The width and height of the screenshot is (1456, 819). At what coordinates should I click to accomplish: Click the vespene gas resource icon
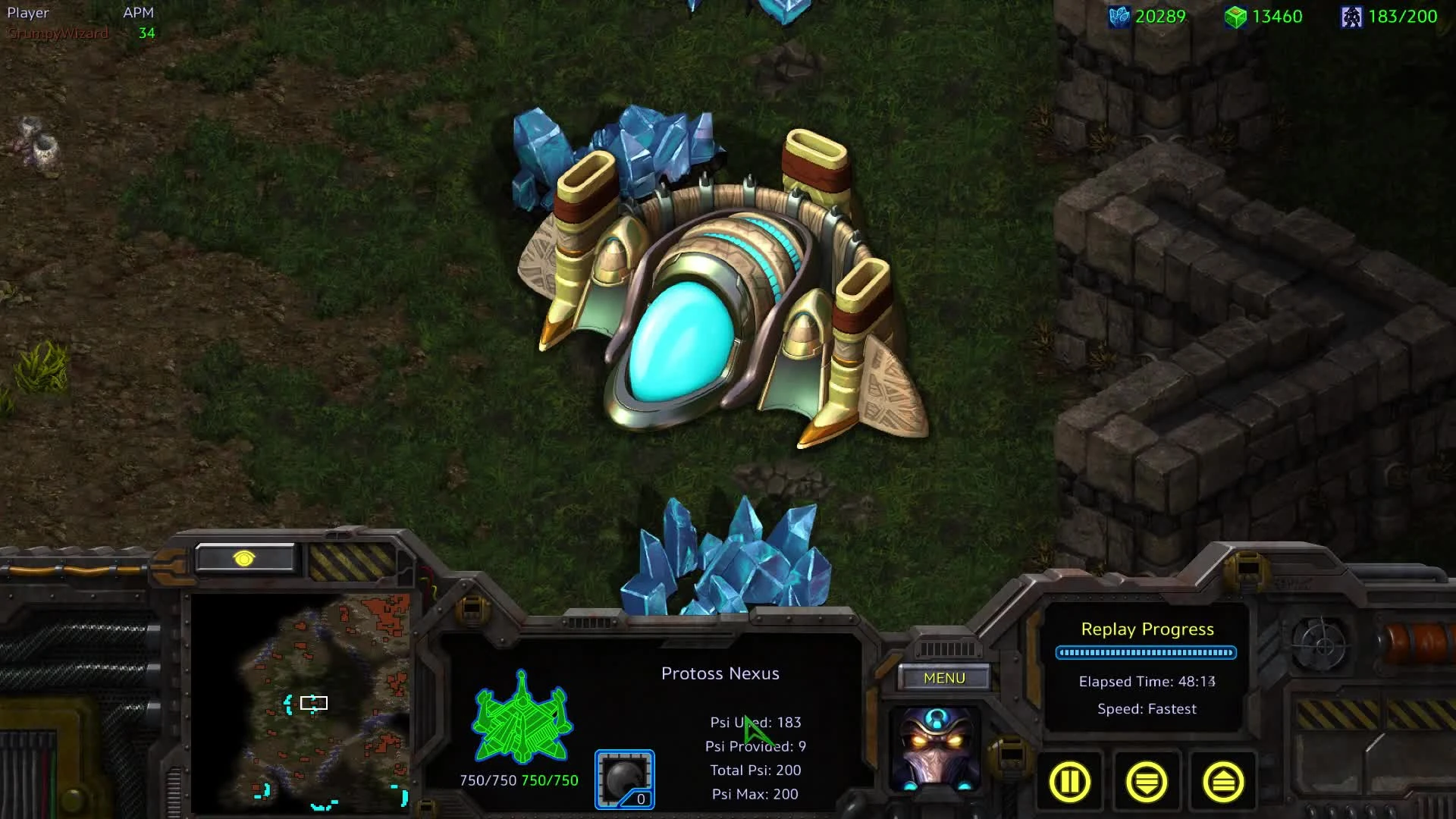[x=1238, y=16]
